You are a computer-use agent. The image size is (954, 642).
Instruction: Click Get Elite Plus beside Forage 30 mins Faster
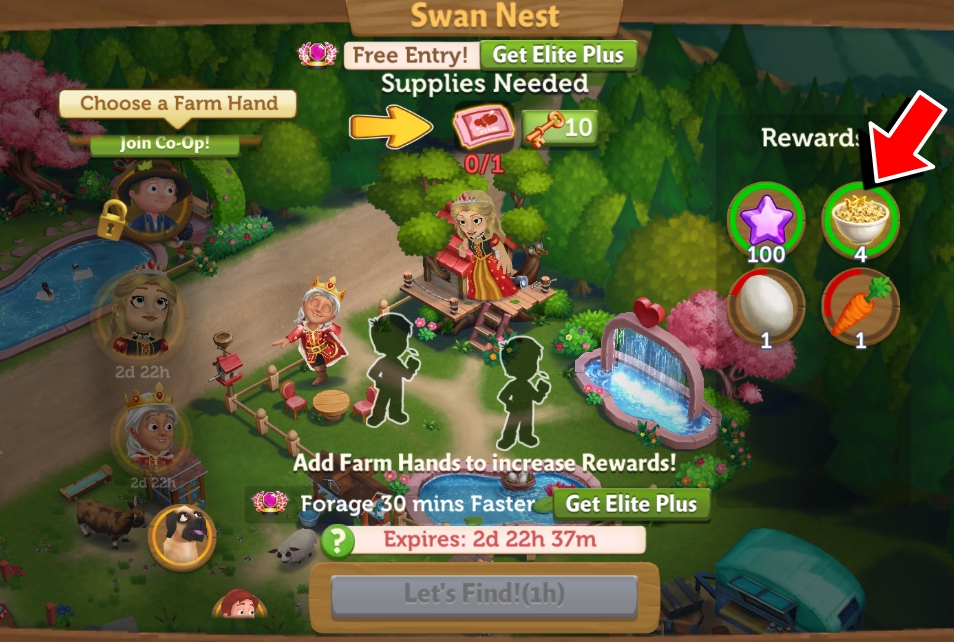coord(632,503)
